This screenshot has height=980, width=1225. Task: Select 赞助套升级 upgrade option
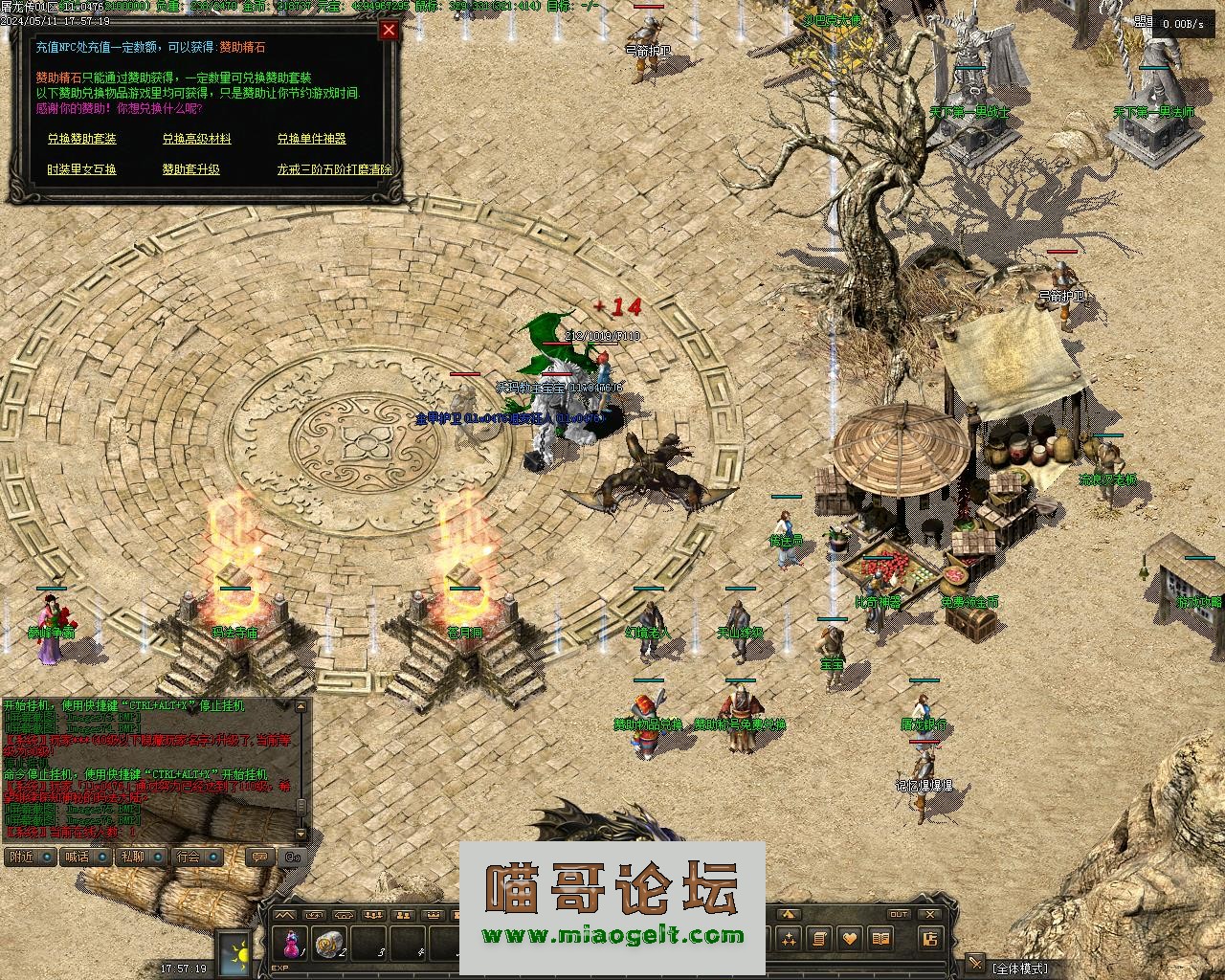pos(190,169)
